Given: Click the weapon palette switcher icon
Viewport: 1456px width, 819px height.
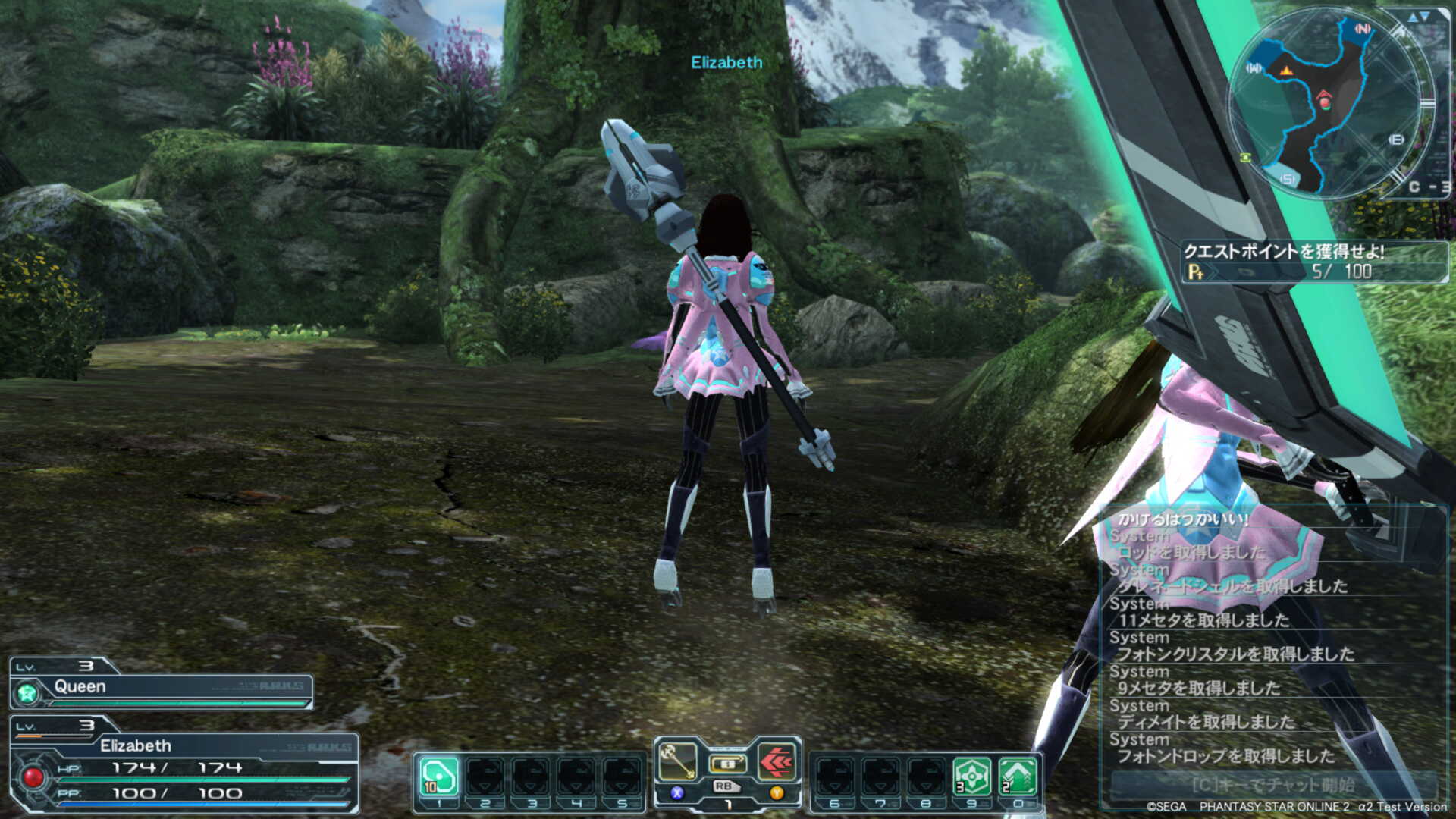Looking at the screenshot, I should coord(727,764).
